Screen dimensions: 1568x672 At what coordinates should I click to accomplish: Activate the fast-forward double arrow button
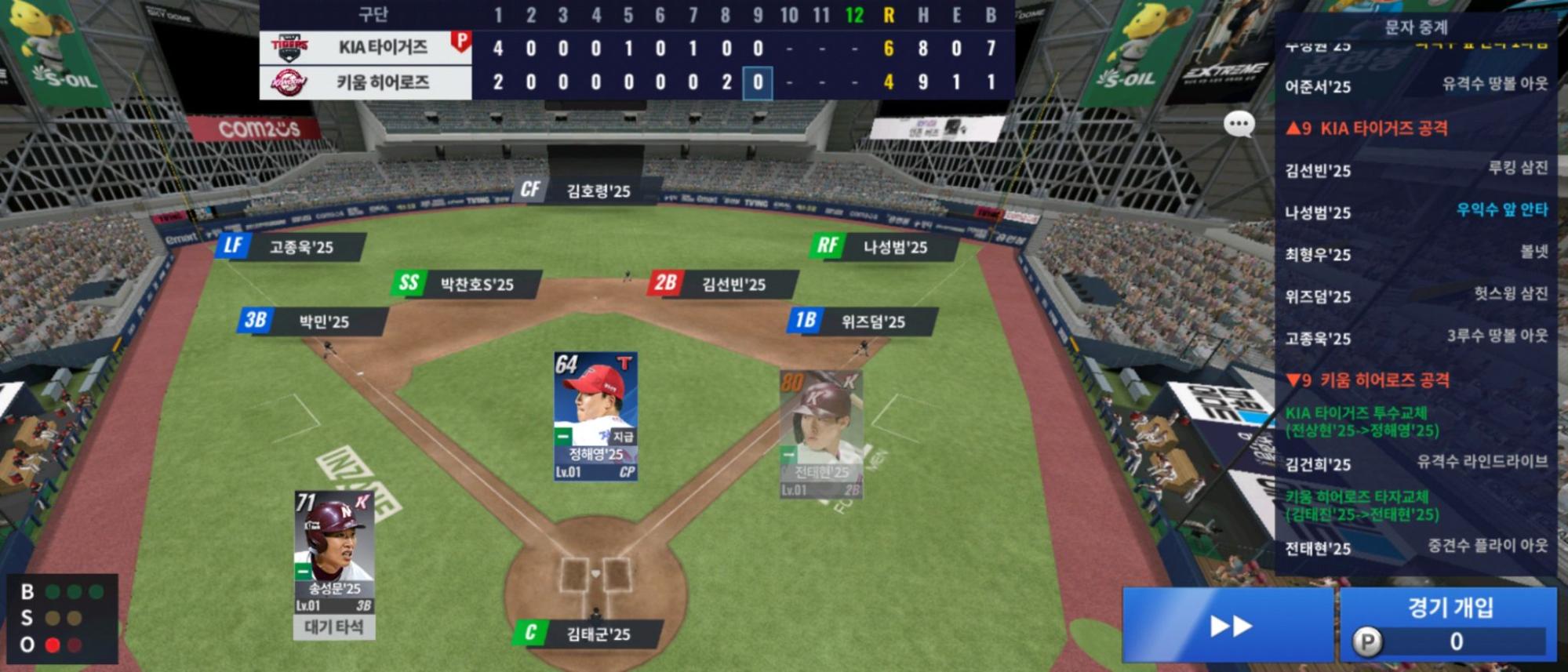(1229, 625)
